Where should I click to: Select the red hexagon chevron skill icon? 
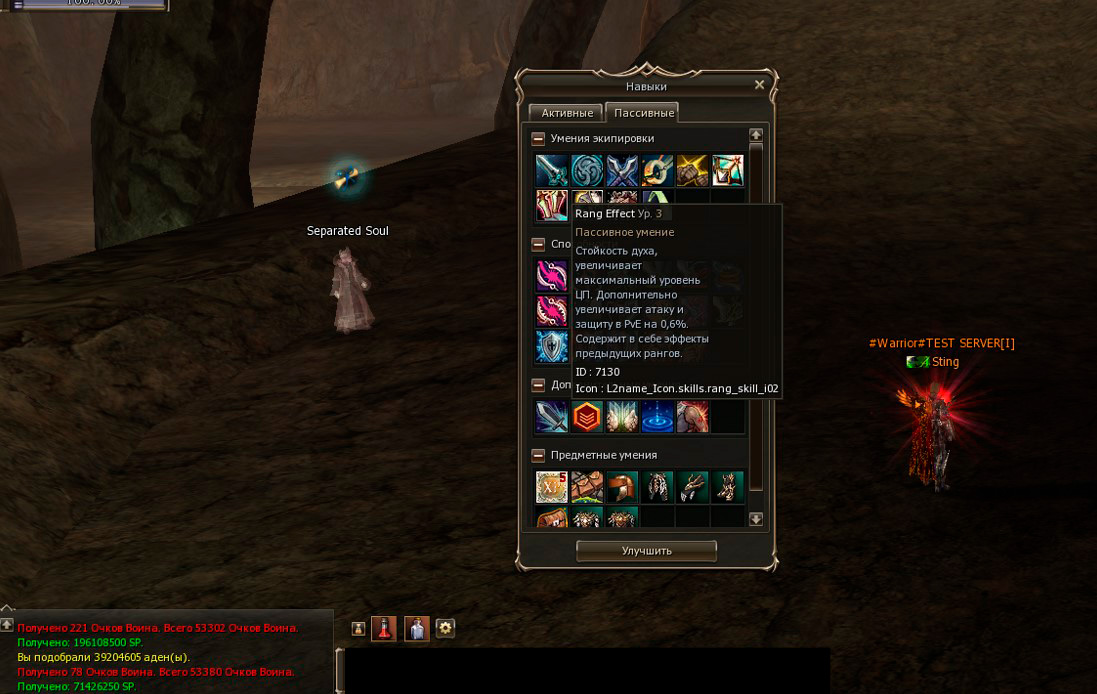click(587, 417)
